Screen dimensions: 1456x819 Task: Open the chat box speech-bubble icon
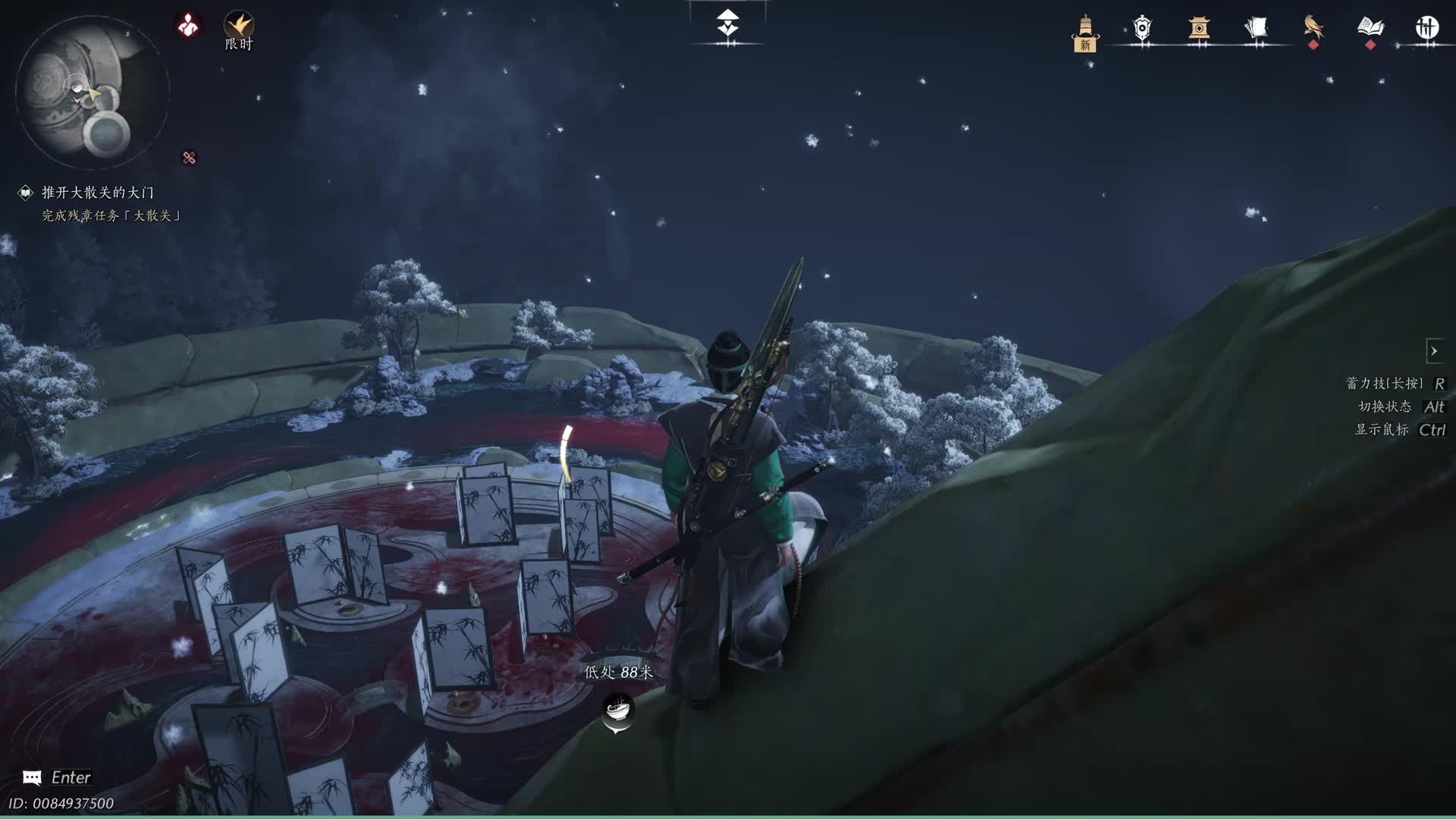click(32, 777)
